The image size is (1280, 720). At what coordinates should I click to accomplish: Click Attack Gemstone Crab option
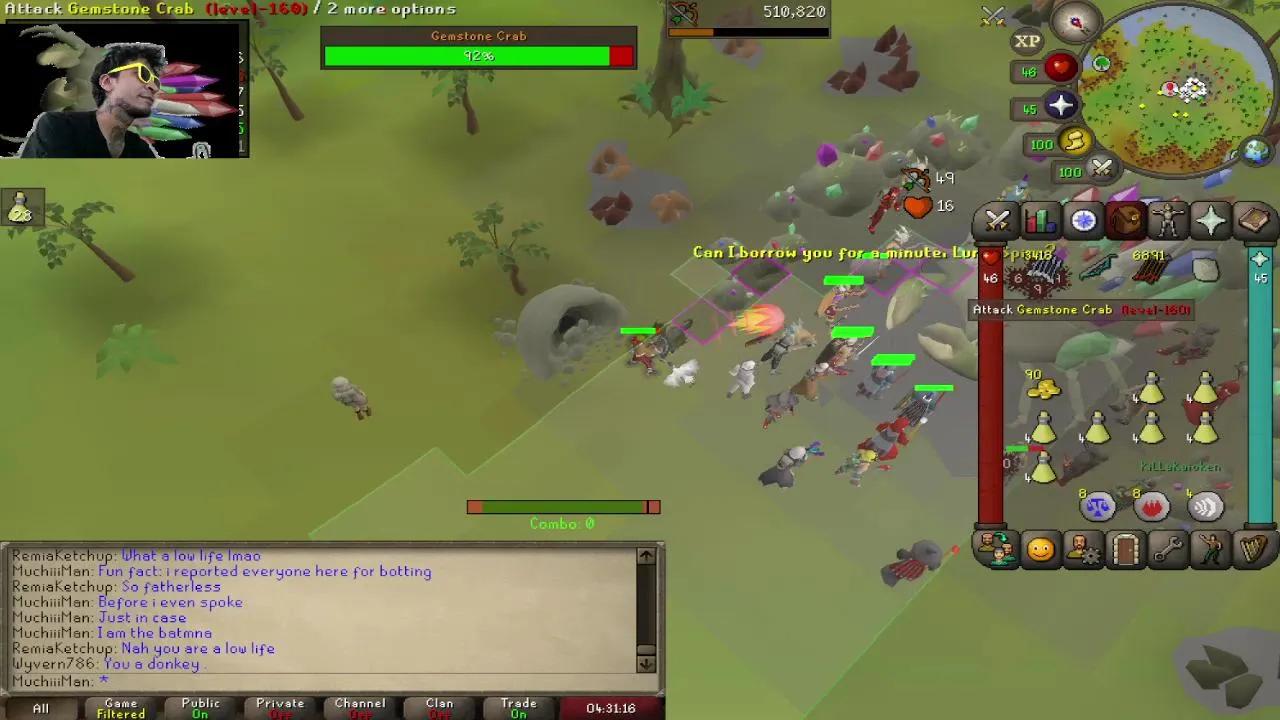tap(1080, 310)
